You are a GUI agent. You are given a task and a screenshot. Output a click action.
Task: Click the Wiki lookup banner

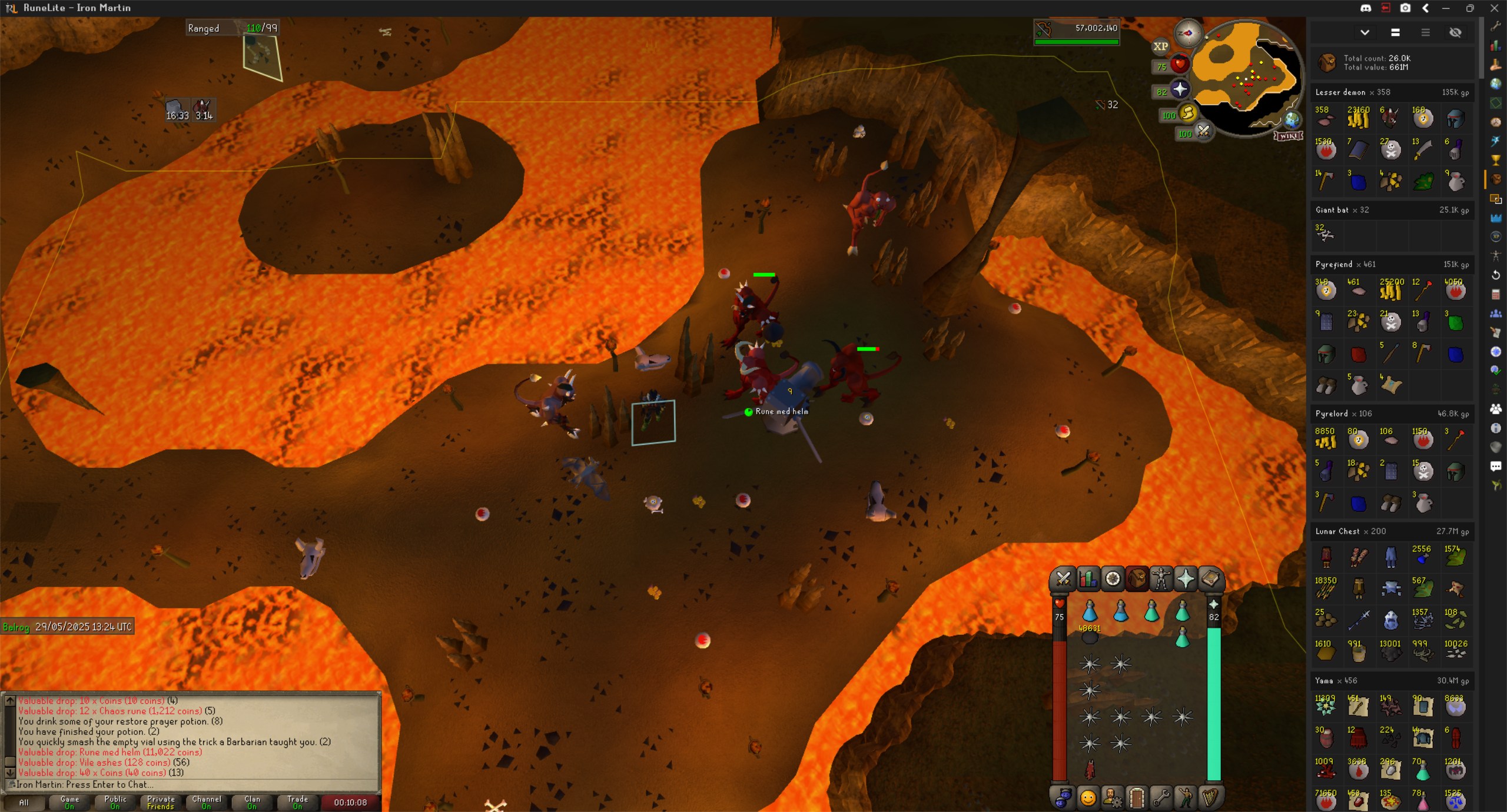pos(1288,136)
